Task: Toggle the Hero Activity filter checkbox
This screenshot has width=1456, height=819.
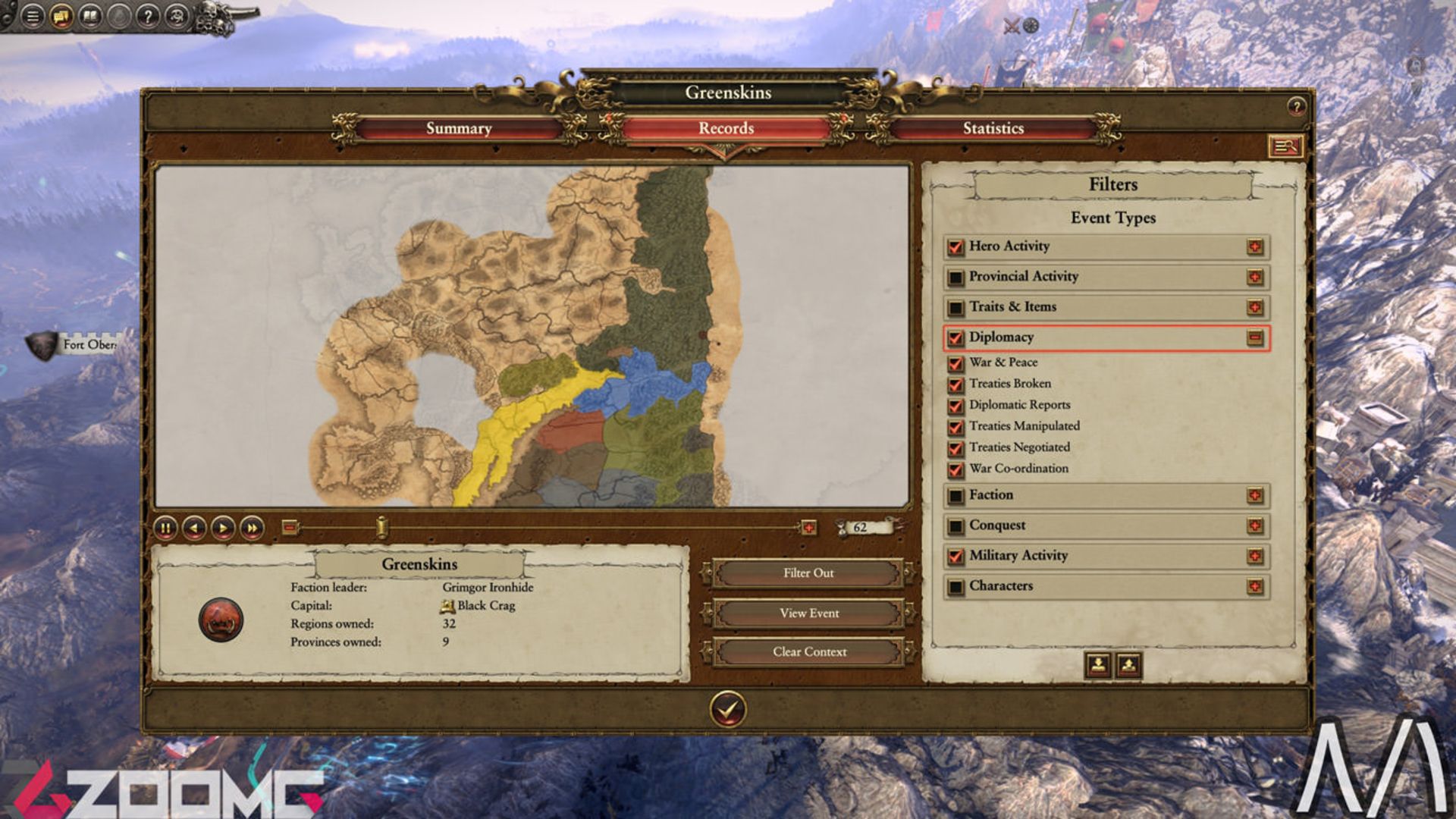Action: [x=955, y=247]
